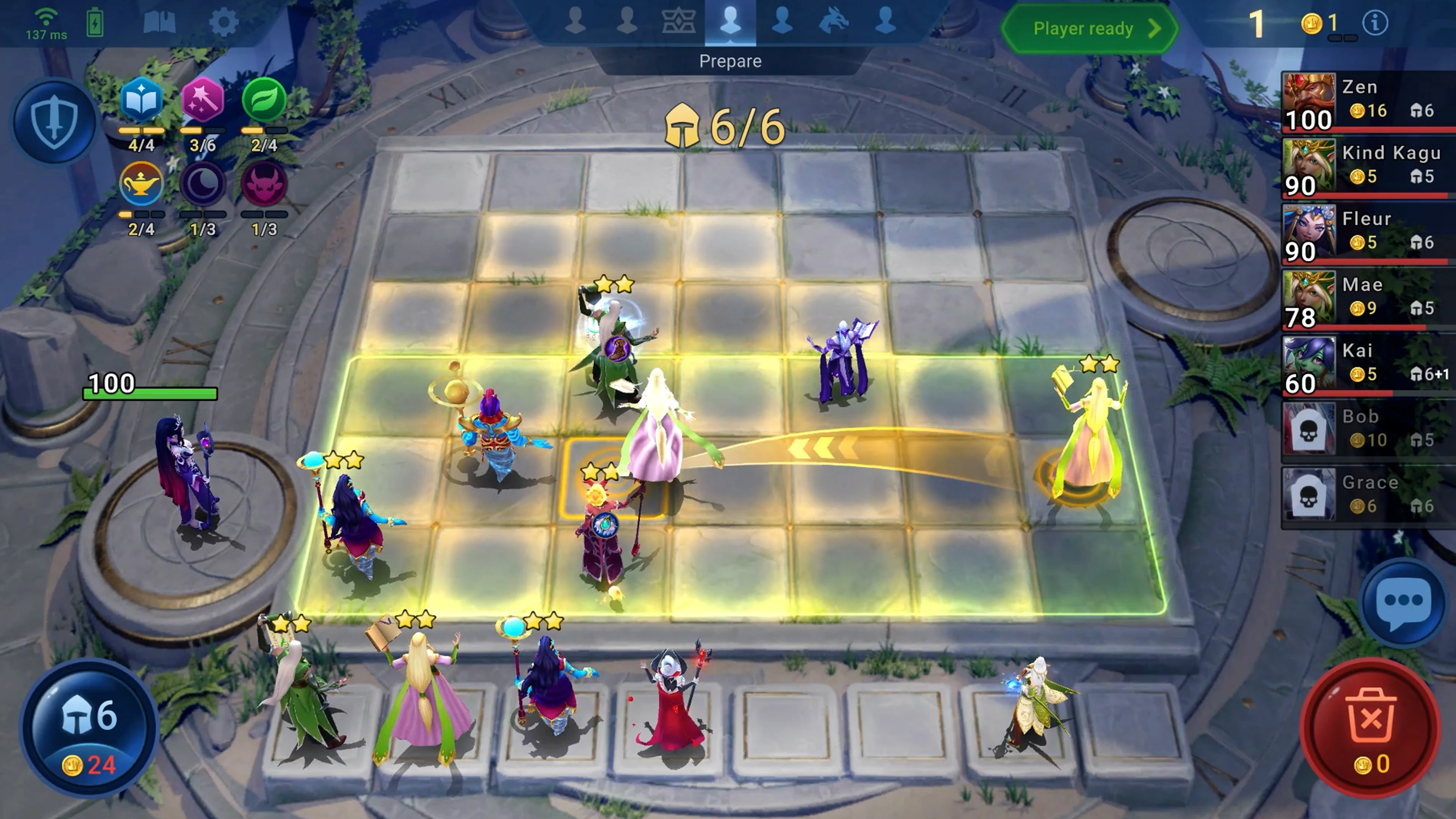Open the settings gear
The image size is (1456, 819).
tap(223, 23)
